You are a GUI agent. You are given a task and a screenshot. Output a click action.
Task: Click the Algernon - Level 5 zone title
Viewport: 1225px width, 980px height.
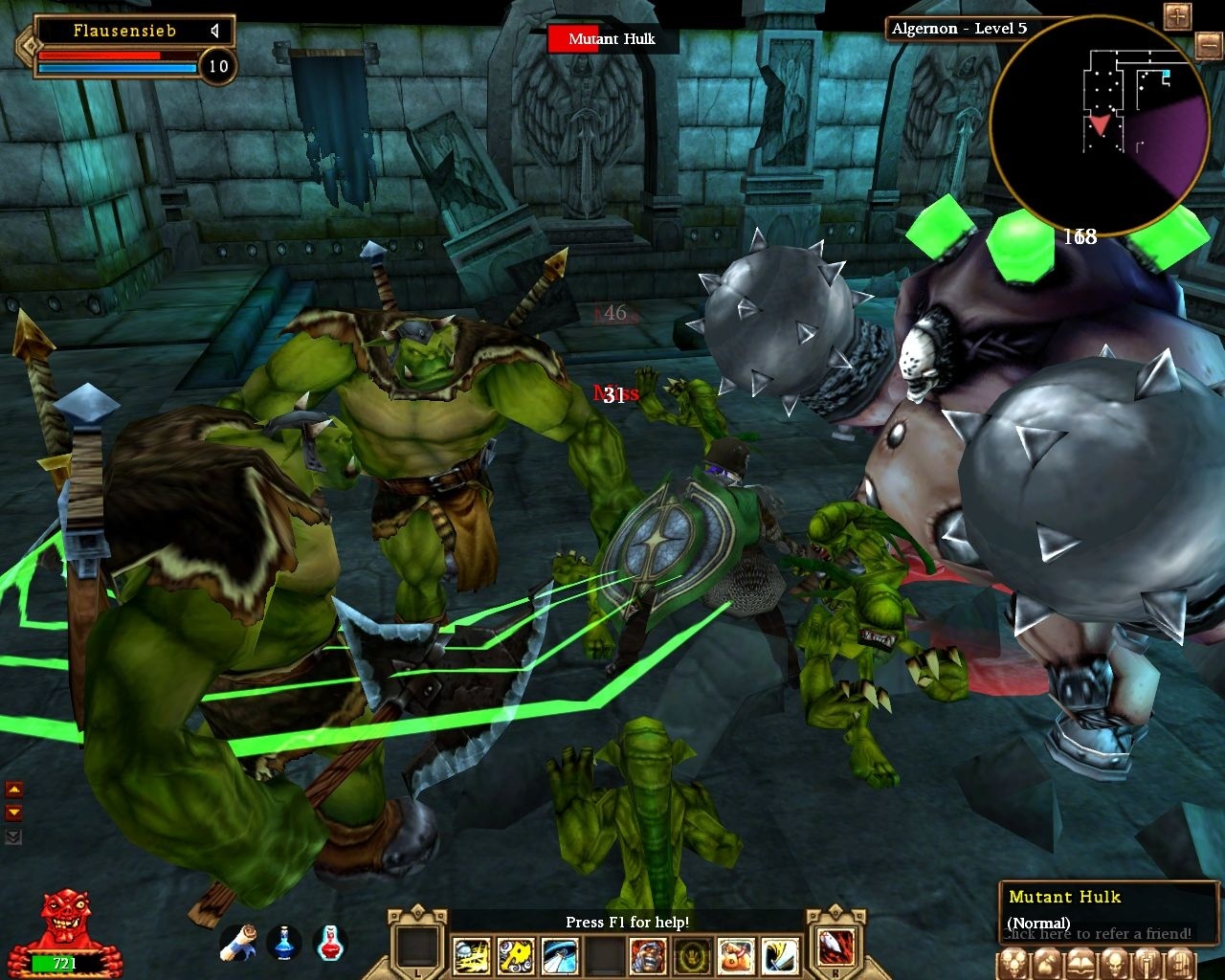tap(960, 29)
